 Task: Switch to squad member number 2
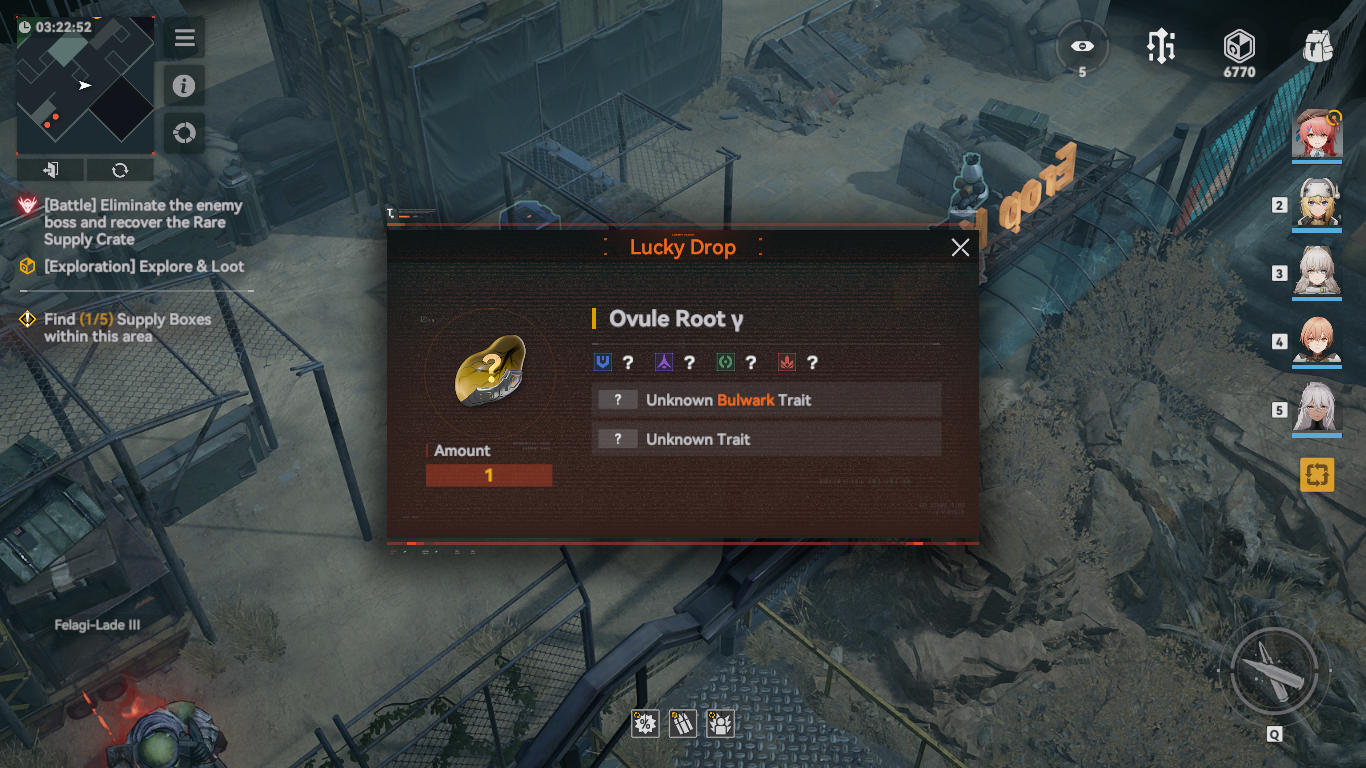pyautogui.click(x=1316, y=204)
